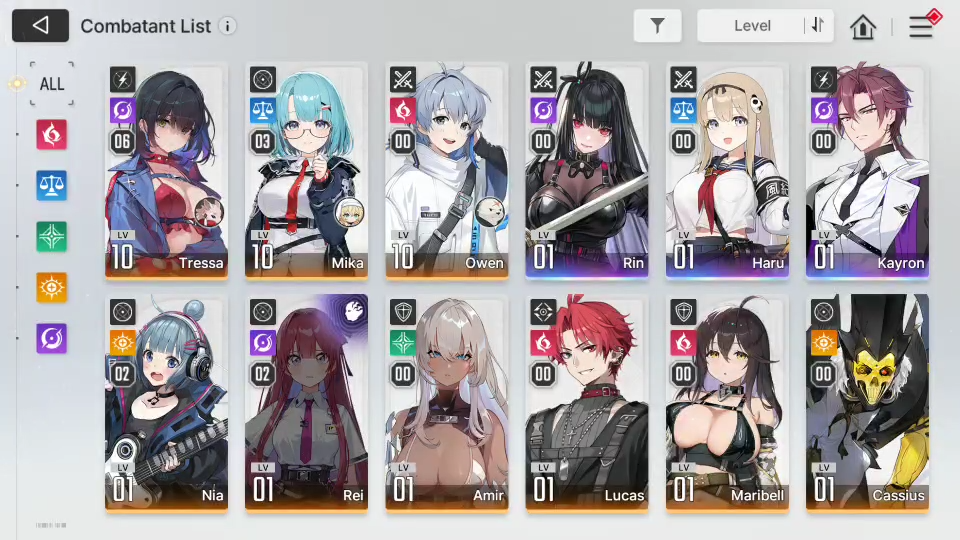Filter by the blue scales attribute
The width and height of the screenshot is (960, 540).
click(x=51, y=185)
